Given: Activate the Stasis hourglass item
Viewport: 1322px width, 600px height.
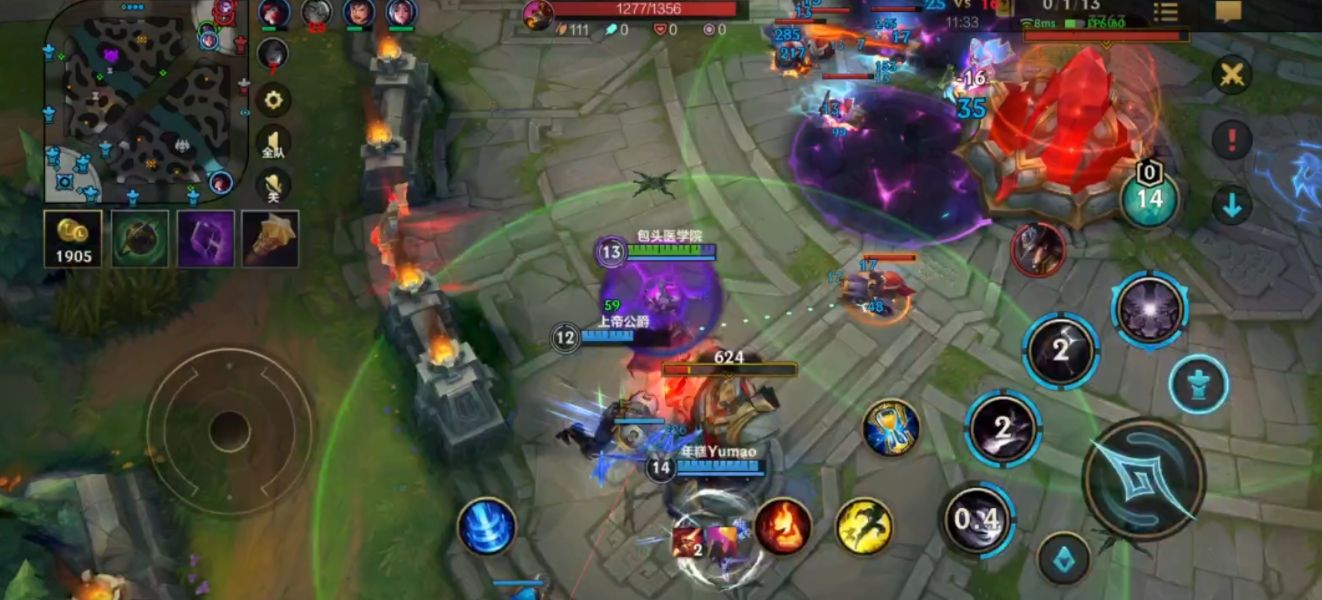Looking at the screenshot, I should (891, 427).
